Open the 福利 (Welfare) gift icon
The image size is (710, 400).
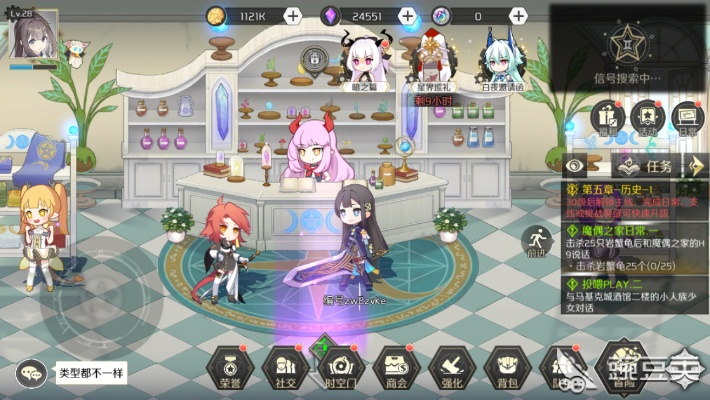click(607, 118)
